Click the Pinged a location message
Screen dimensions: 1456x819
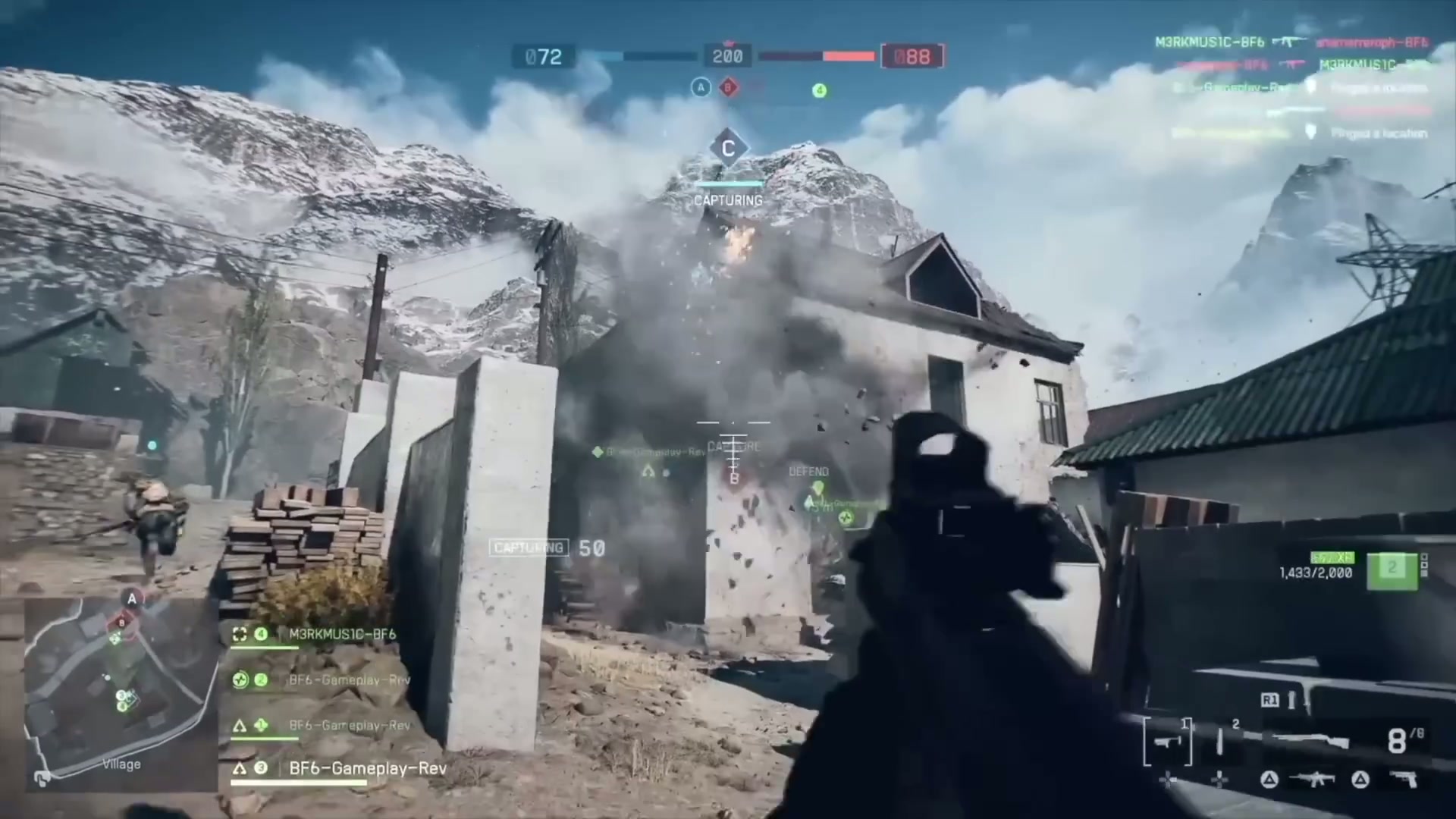click(x=1380, y=133)
